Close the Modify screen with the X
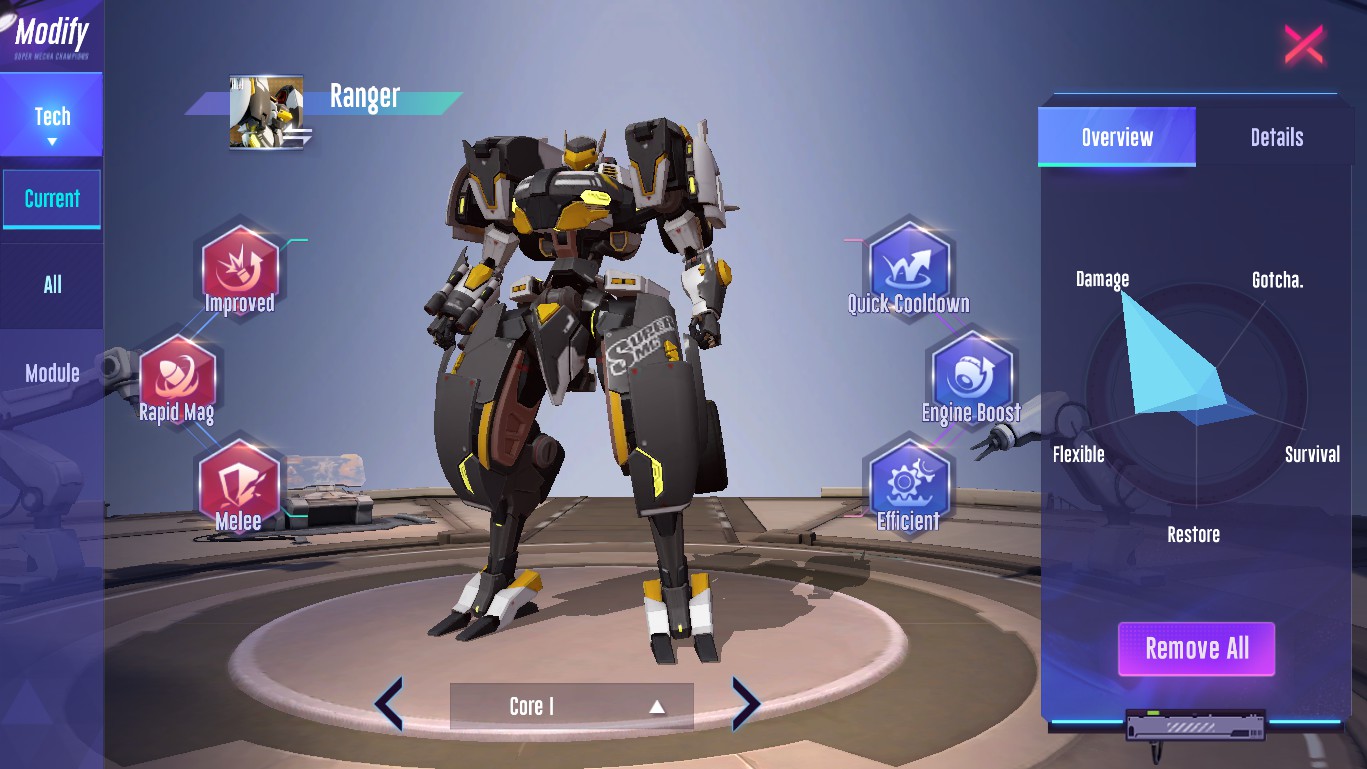The width and height of the screenshot is (1367, 769). 1303,45
